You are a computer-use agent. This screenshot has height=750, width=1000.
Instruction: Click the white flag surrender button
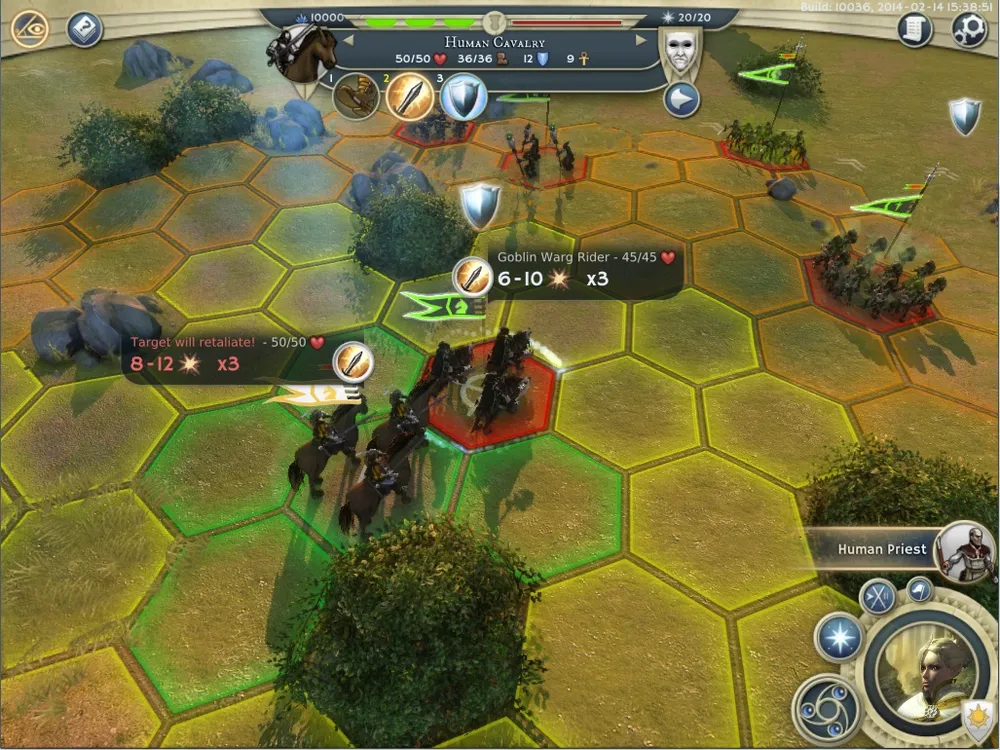tap(920, 589)
